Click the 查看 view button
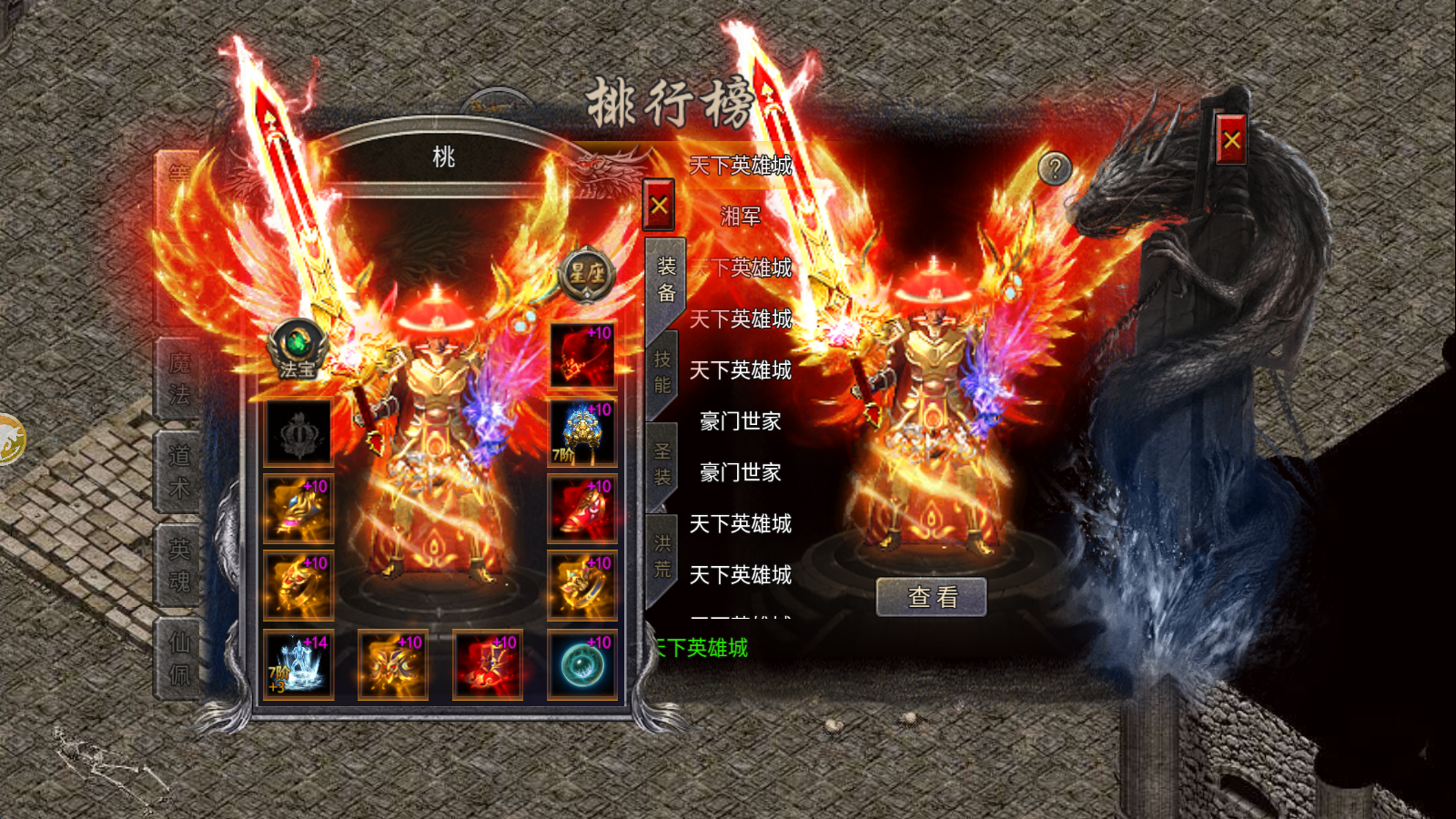This screenshot has height=819, width=1456. (x=931, y=596)
